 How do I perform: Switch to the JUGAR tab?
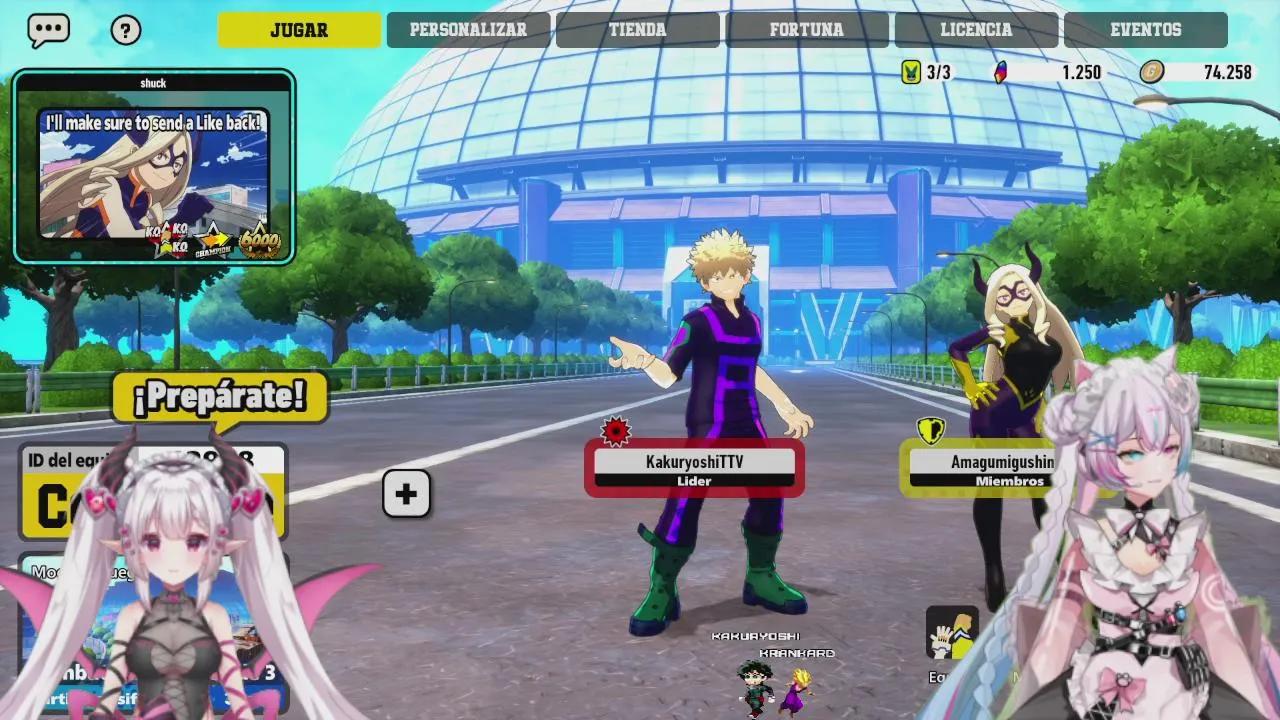pos(299,30)
